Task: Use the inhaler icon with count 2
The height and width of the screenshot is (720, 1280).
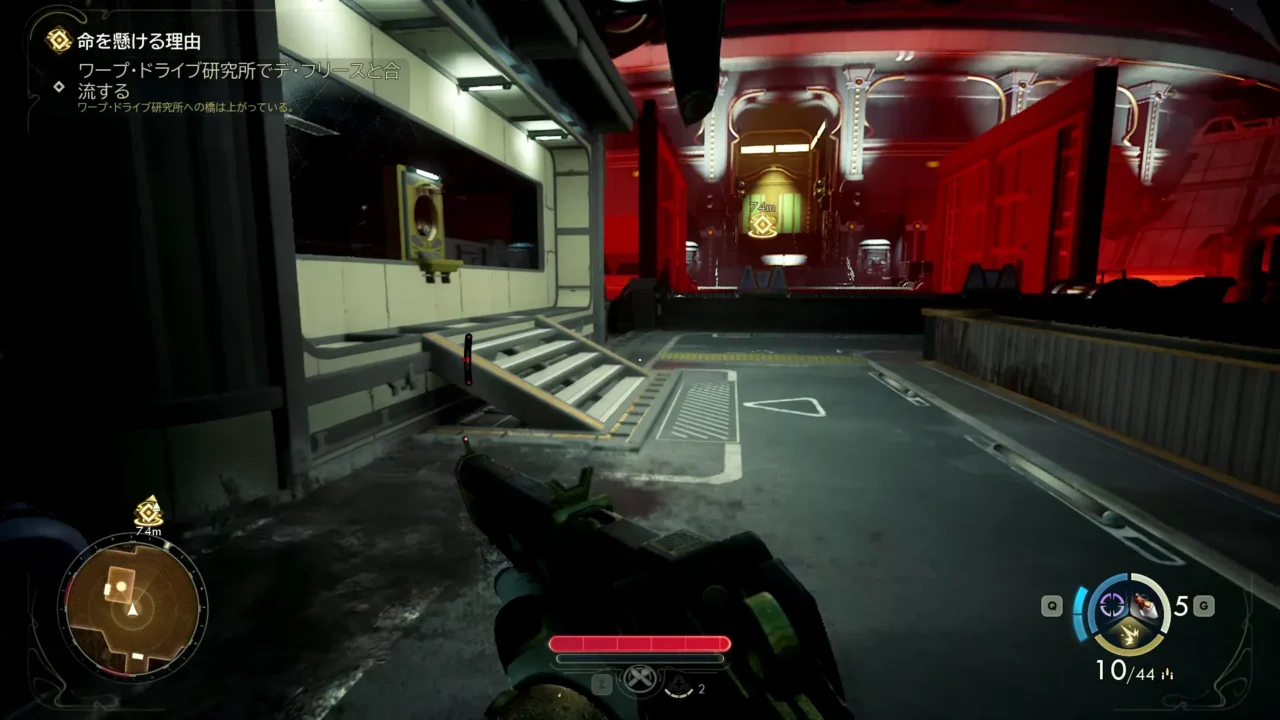Action: point(678,685)
